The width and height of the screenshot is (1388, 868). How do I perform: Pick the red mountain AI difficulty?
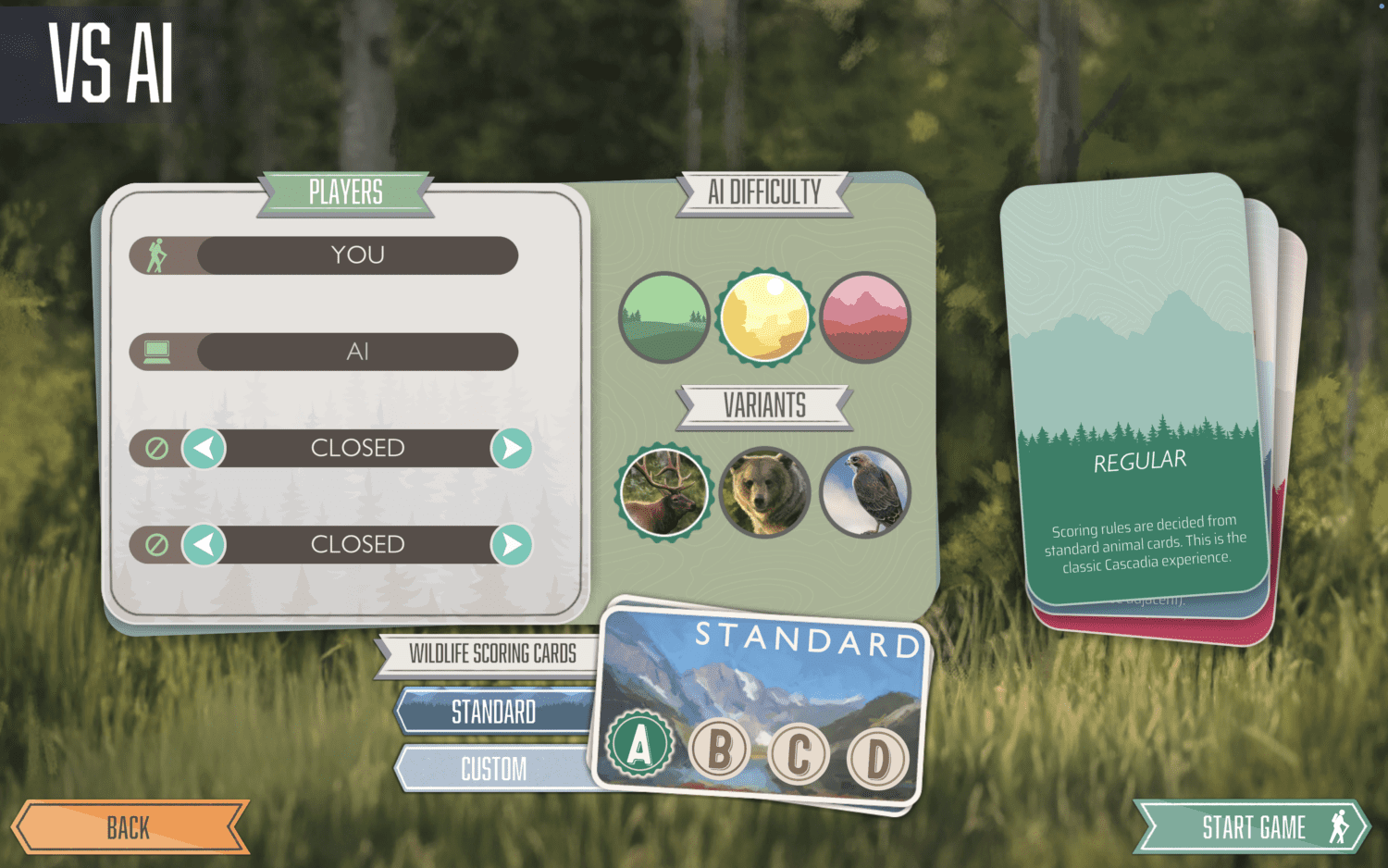point(865,317)
